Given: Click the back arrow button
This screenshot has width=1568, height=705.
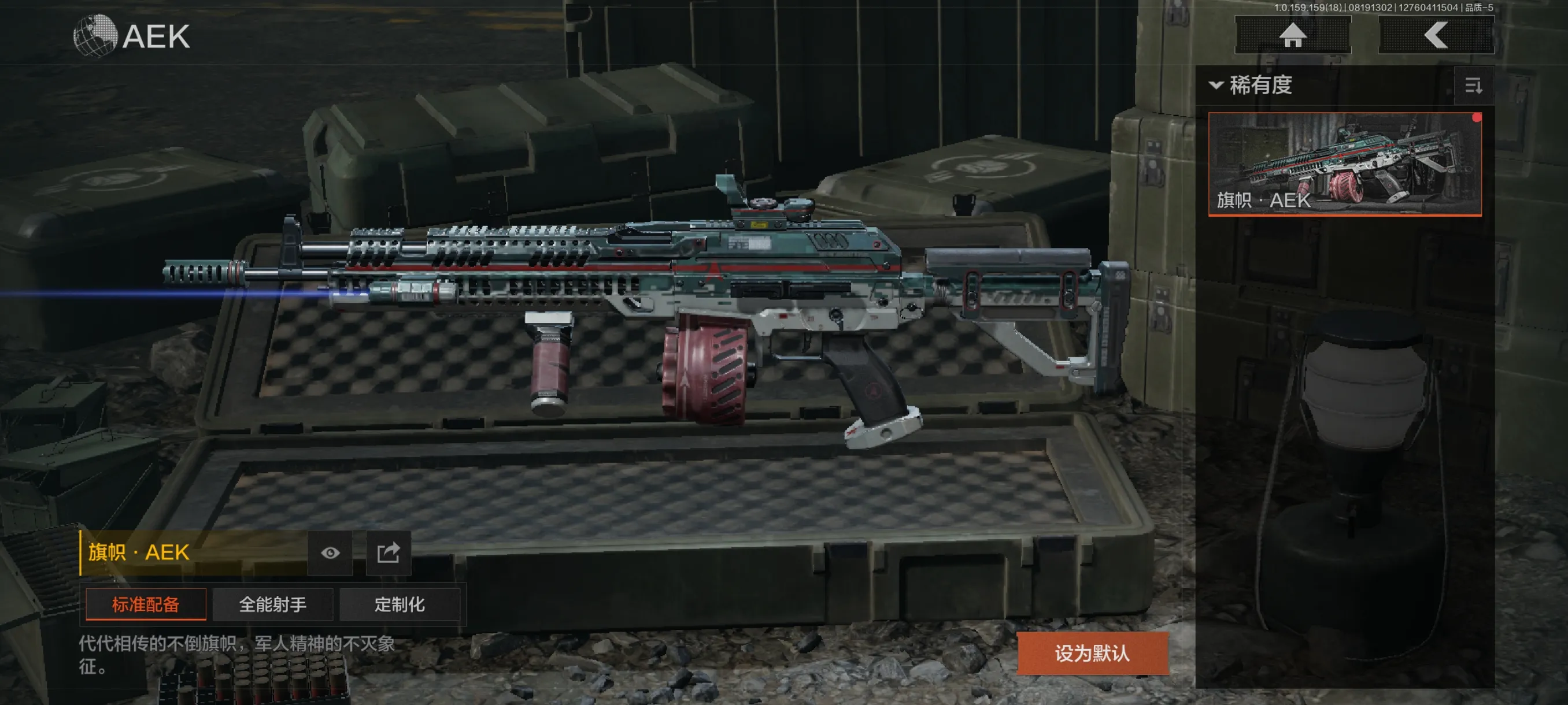Looking at the screenshot, I should [x=1435, y=35].
